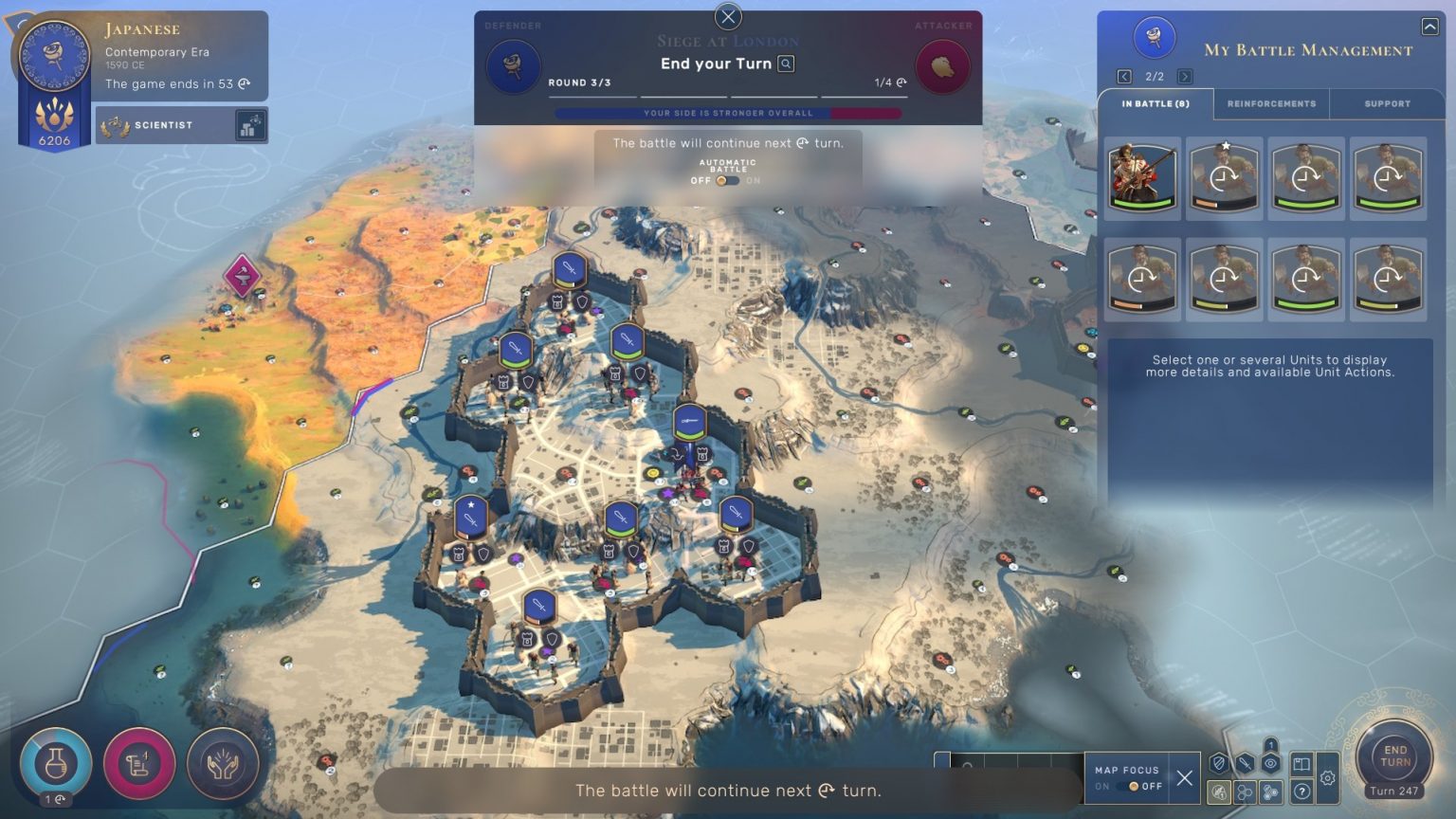This screenshot has width=1456, height=819.
Task: Click the eye visibility hex icon
Action: point(1268,762)
